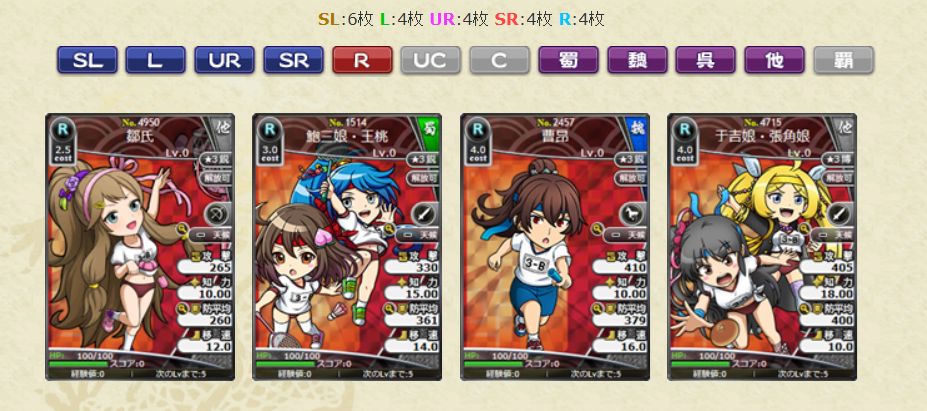Screen dimensions: 927x411
Task: Toggle the grey 覇 filter button
Action: 844,60
